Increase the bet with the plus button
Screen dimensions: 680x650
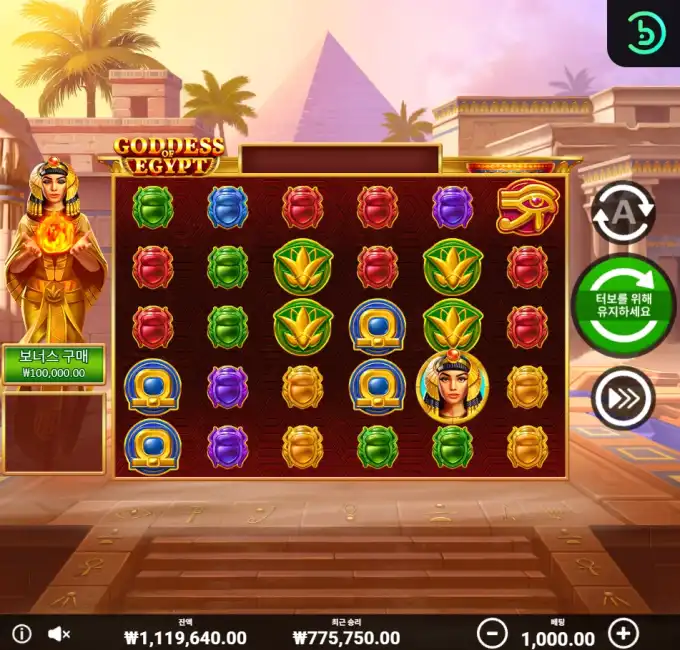pos(623,633)
